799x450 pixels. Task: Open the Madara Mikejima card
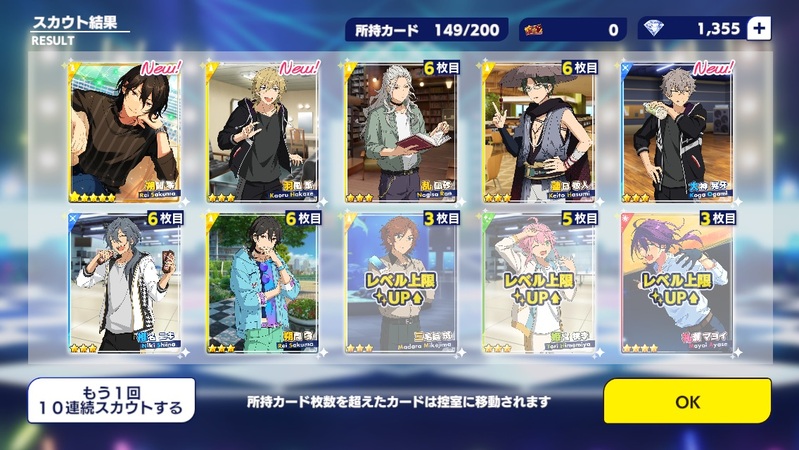[401, 283]
